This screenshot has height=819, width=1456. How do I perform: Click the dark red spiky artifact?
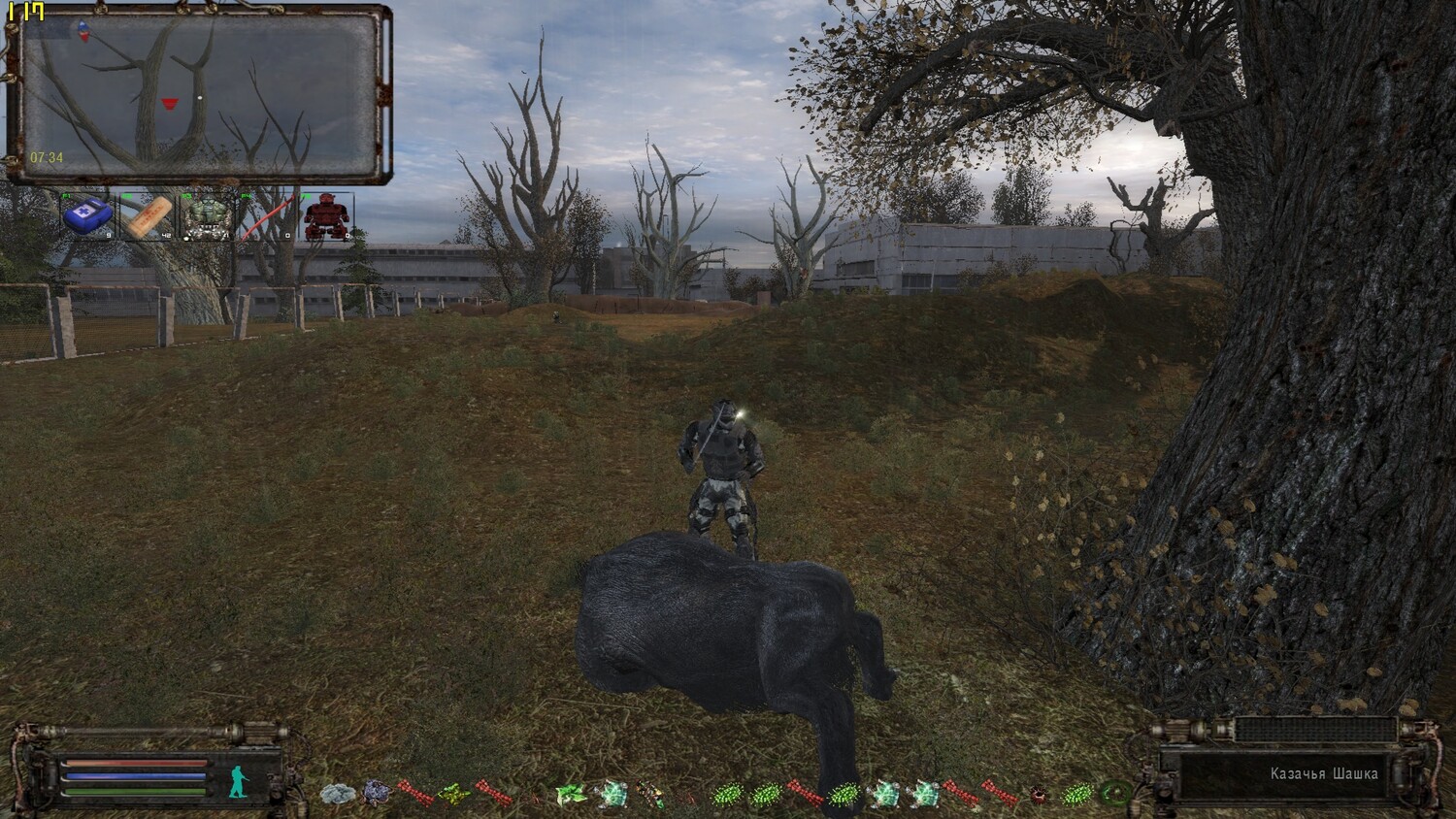(1039, 795)
